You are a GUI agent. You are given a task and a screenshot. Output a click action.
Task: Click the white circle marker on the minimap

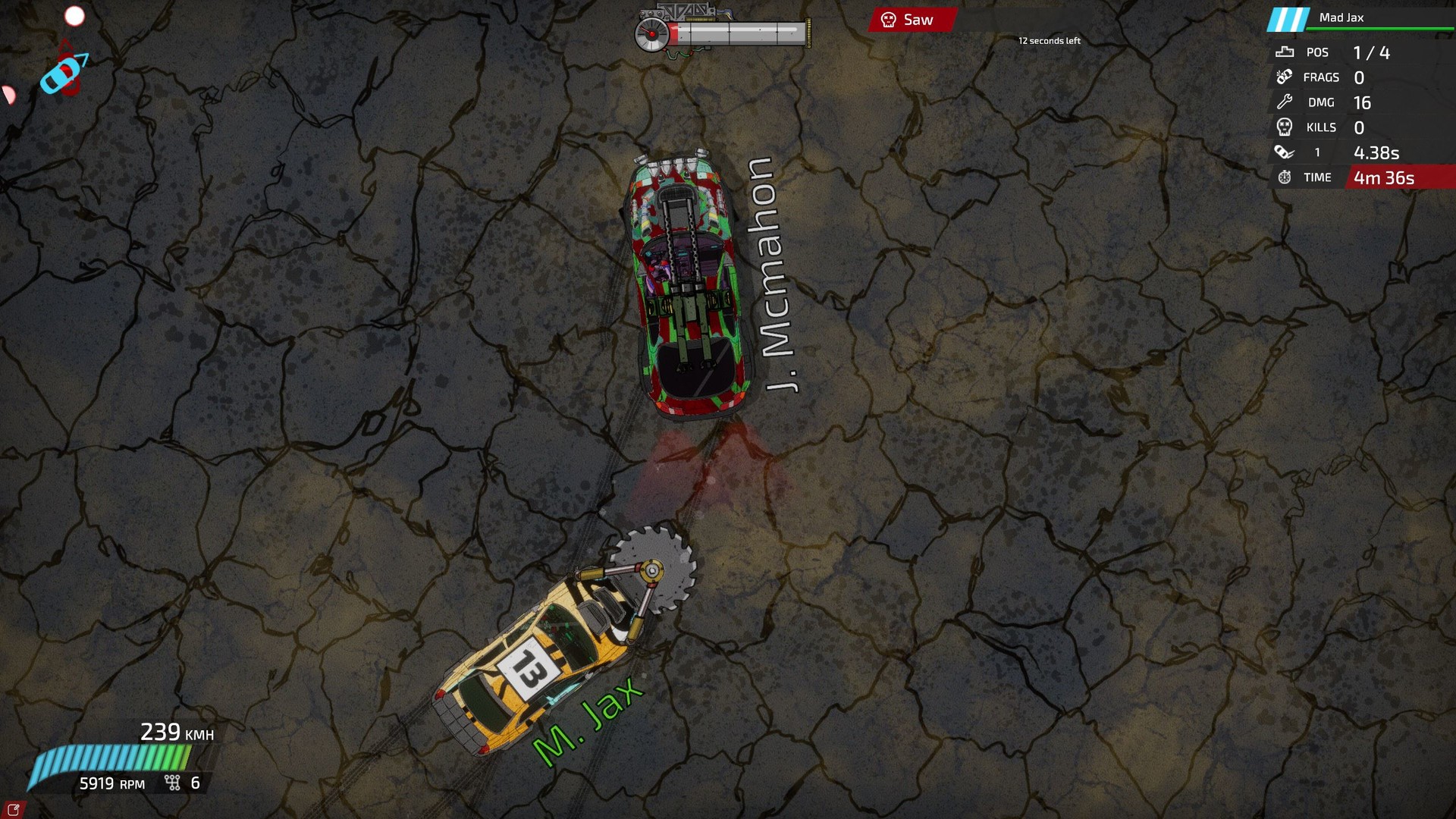click(75, 15)
